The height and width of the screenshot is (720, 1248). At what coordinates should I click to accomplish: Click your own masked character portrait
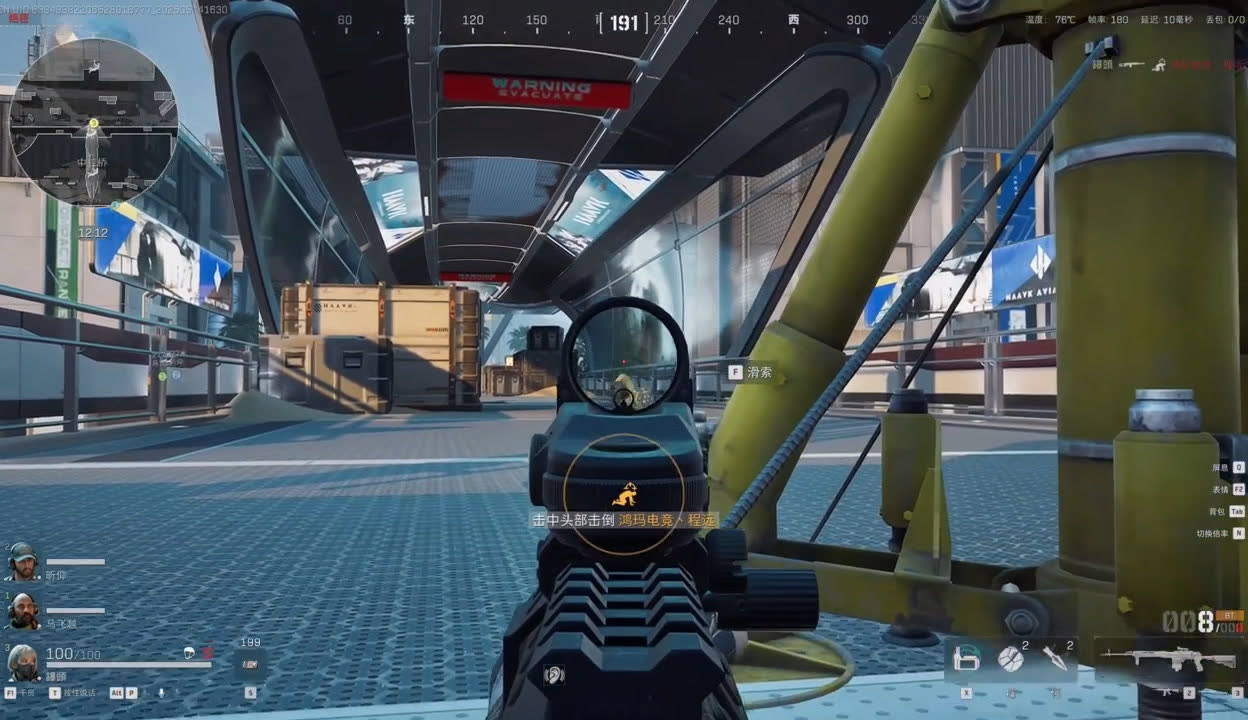point(22,660)
